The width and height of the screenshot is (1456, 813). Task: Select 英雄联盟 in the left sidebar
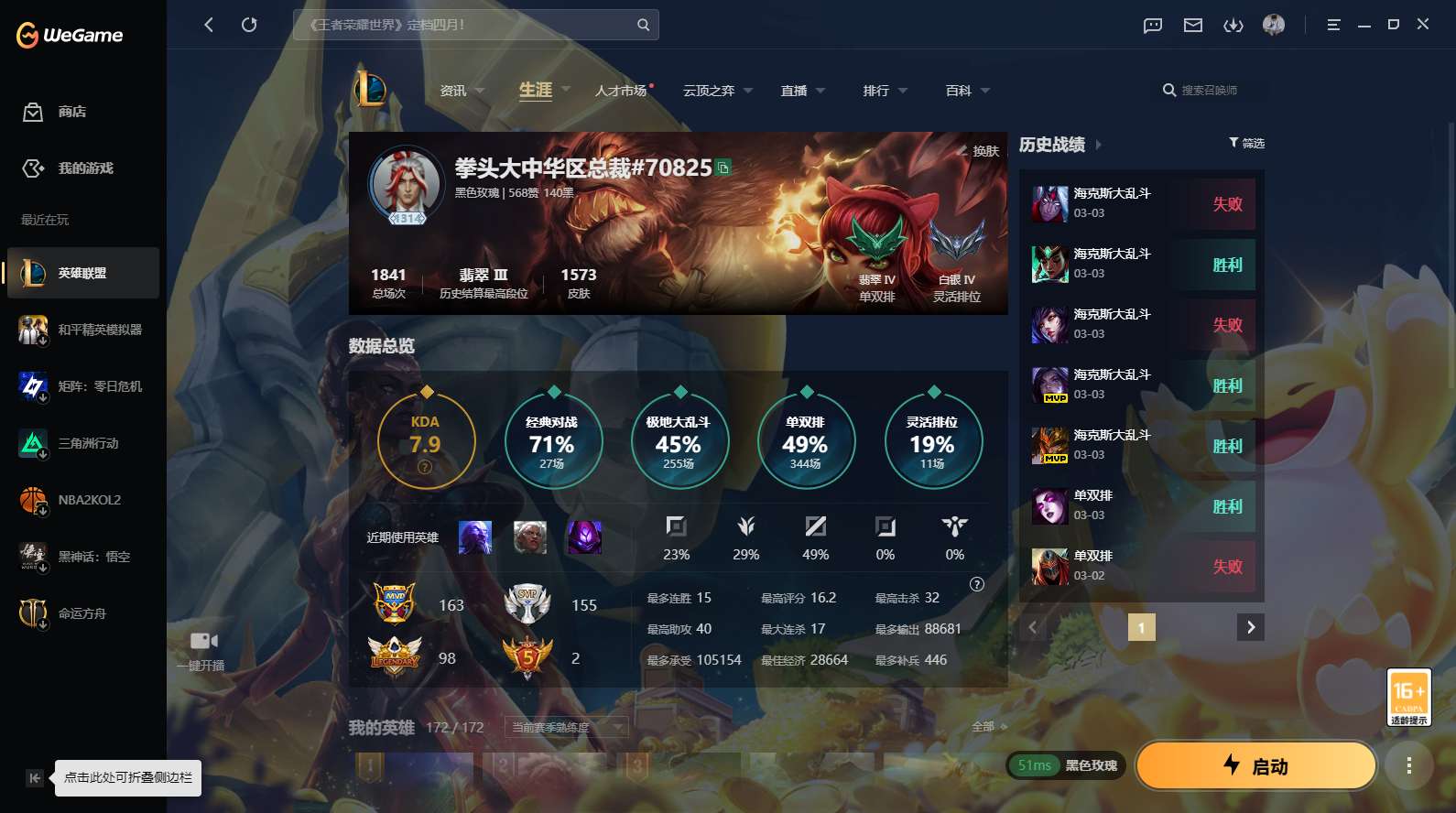pos(82,272)
